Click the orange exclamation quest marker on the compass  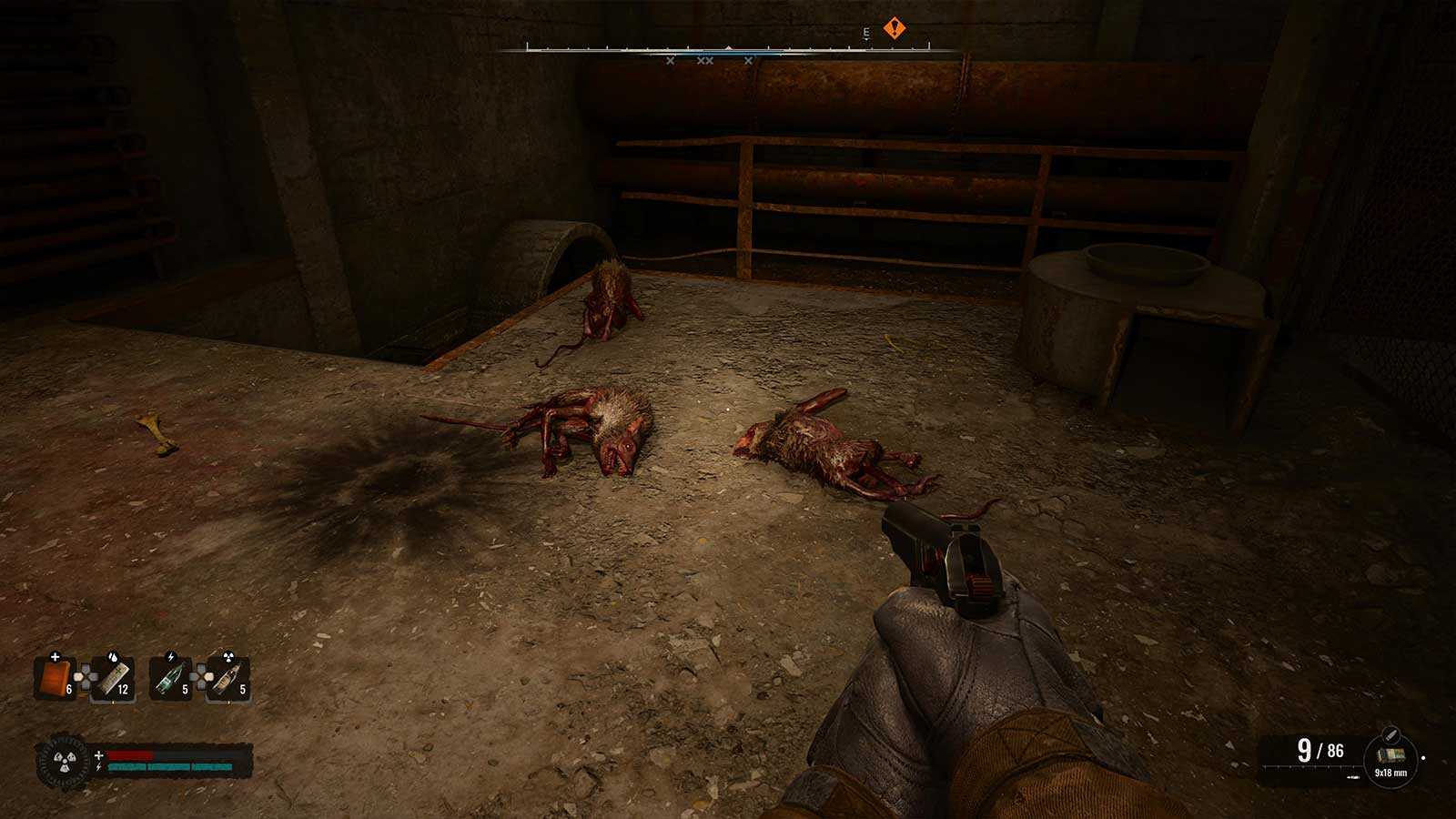895,28
